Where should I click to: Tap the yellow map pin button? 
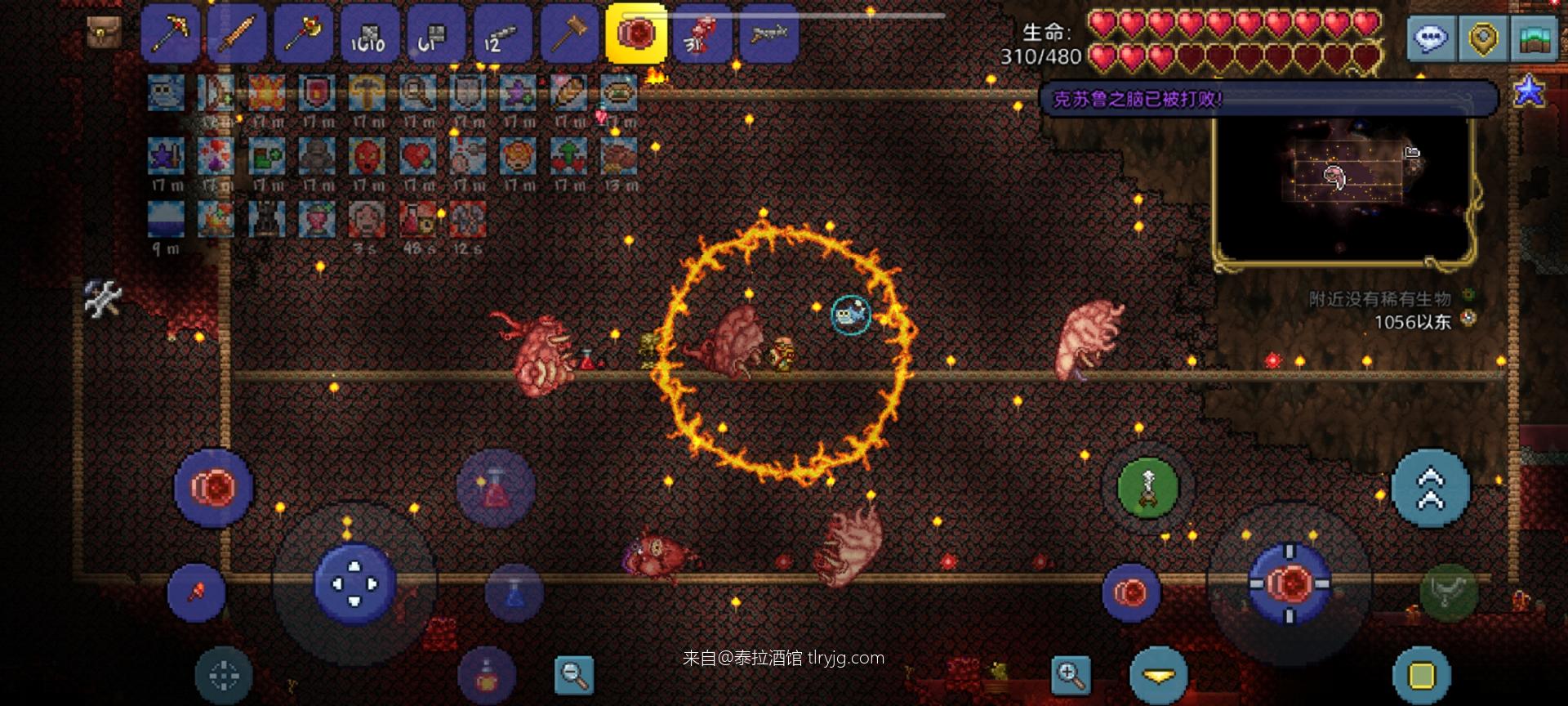coord(1483,38)
